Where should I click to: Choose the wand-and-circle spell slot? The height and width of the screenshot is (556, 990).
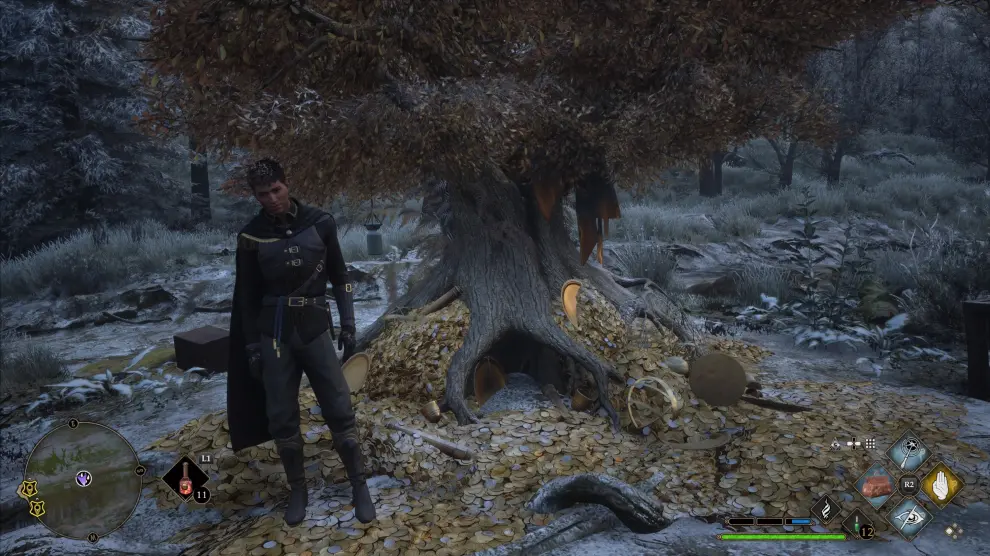click(x=908, y=453)
